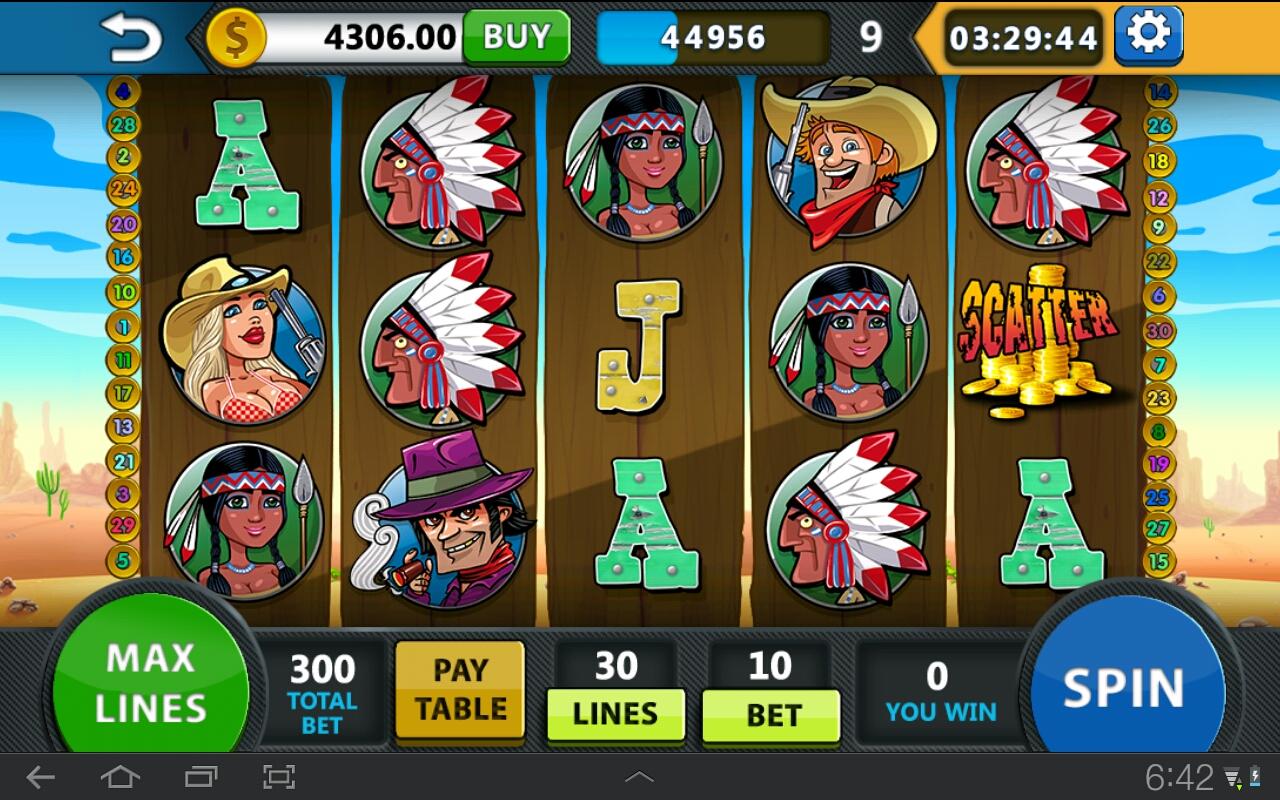
Task: Open the PAY TABLE
Action: click(x=460, y=690)
